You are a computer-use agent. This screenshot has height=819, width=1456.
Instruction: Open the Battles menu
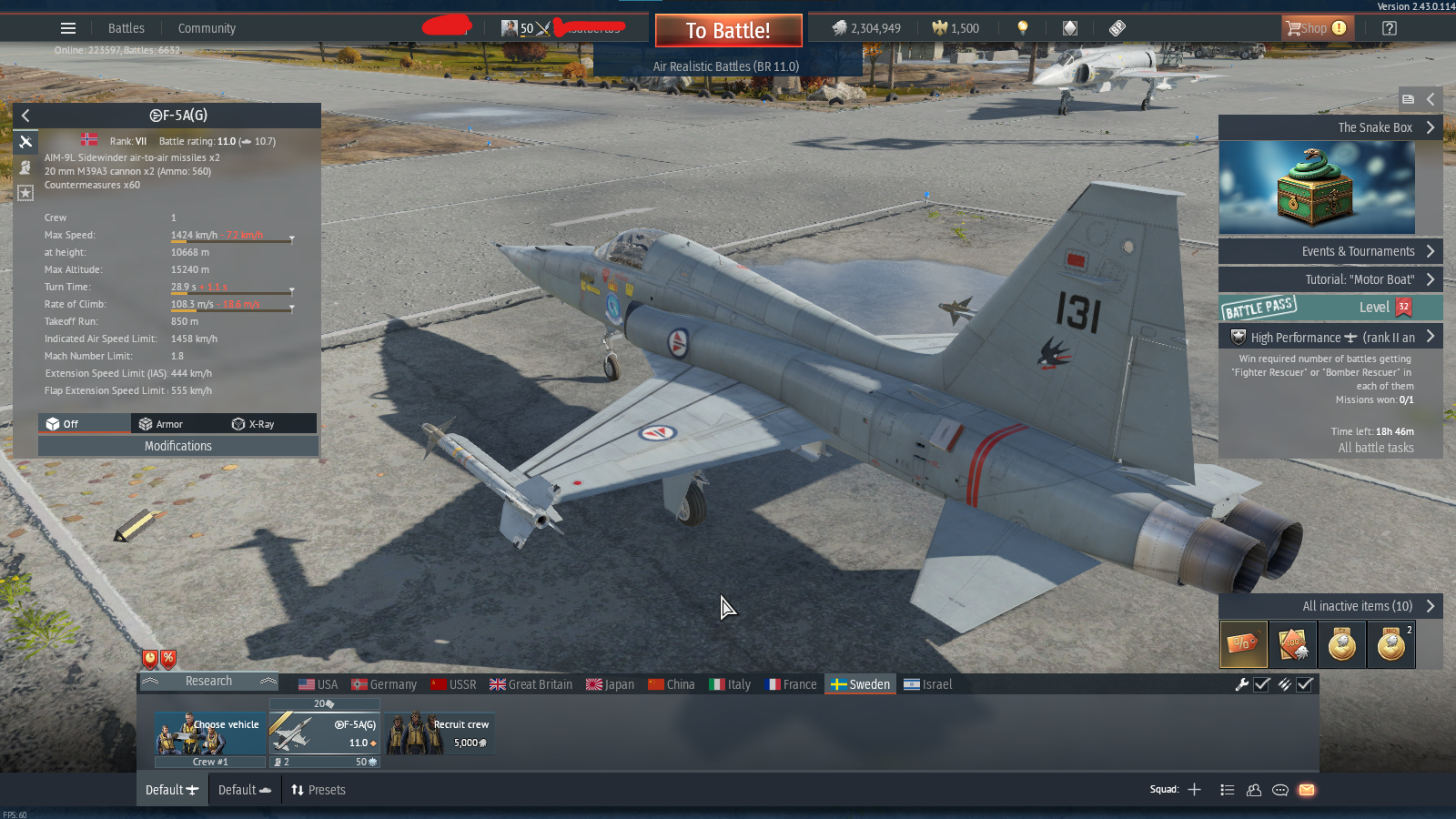pyautogui.click(x=126, y=28)
